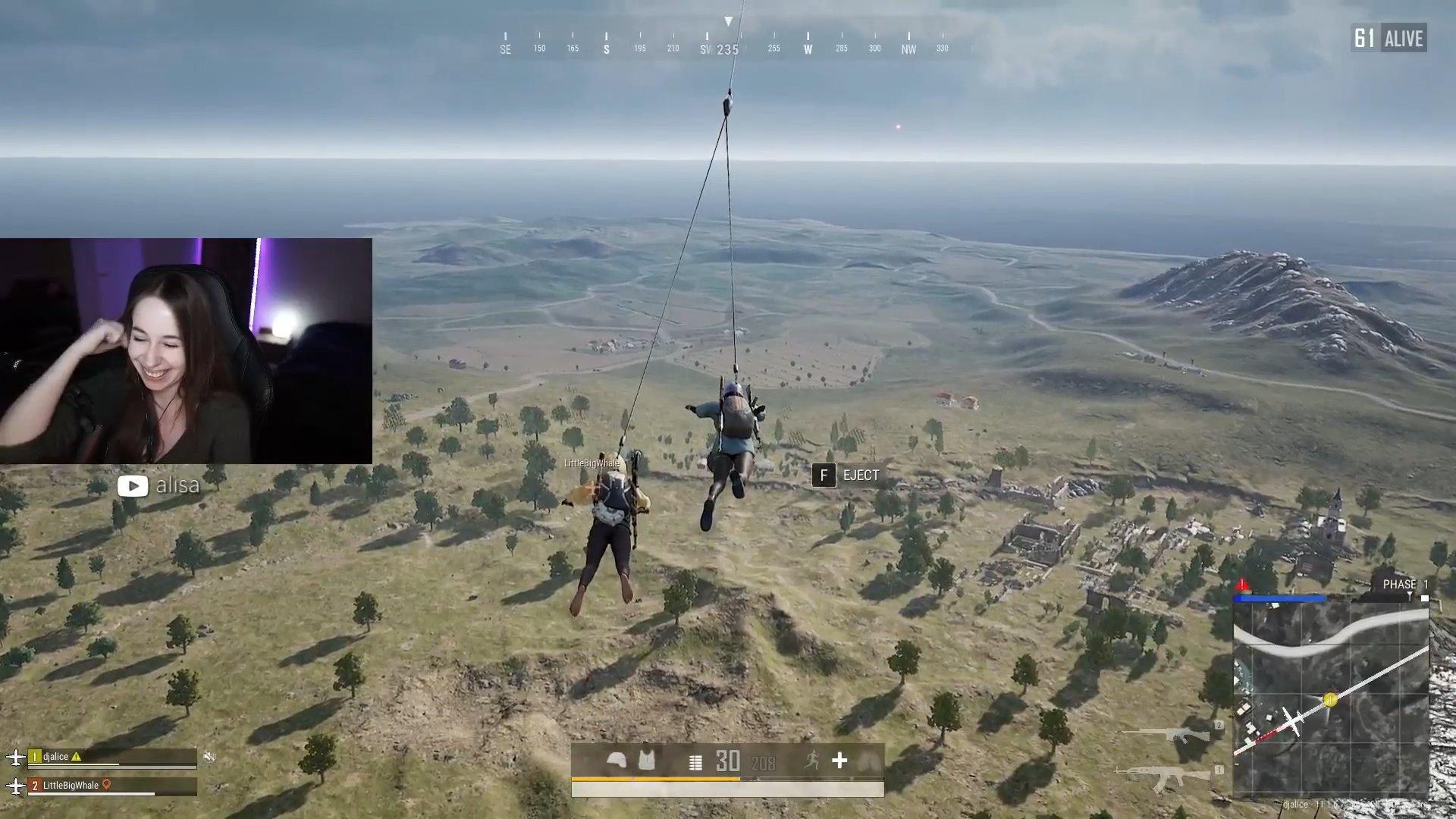This screenshot has height=819, width=1456.
Task: Toggle the warning triangle next to djalice
Action: tap(76, 758)
